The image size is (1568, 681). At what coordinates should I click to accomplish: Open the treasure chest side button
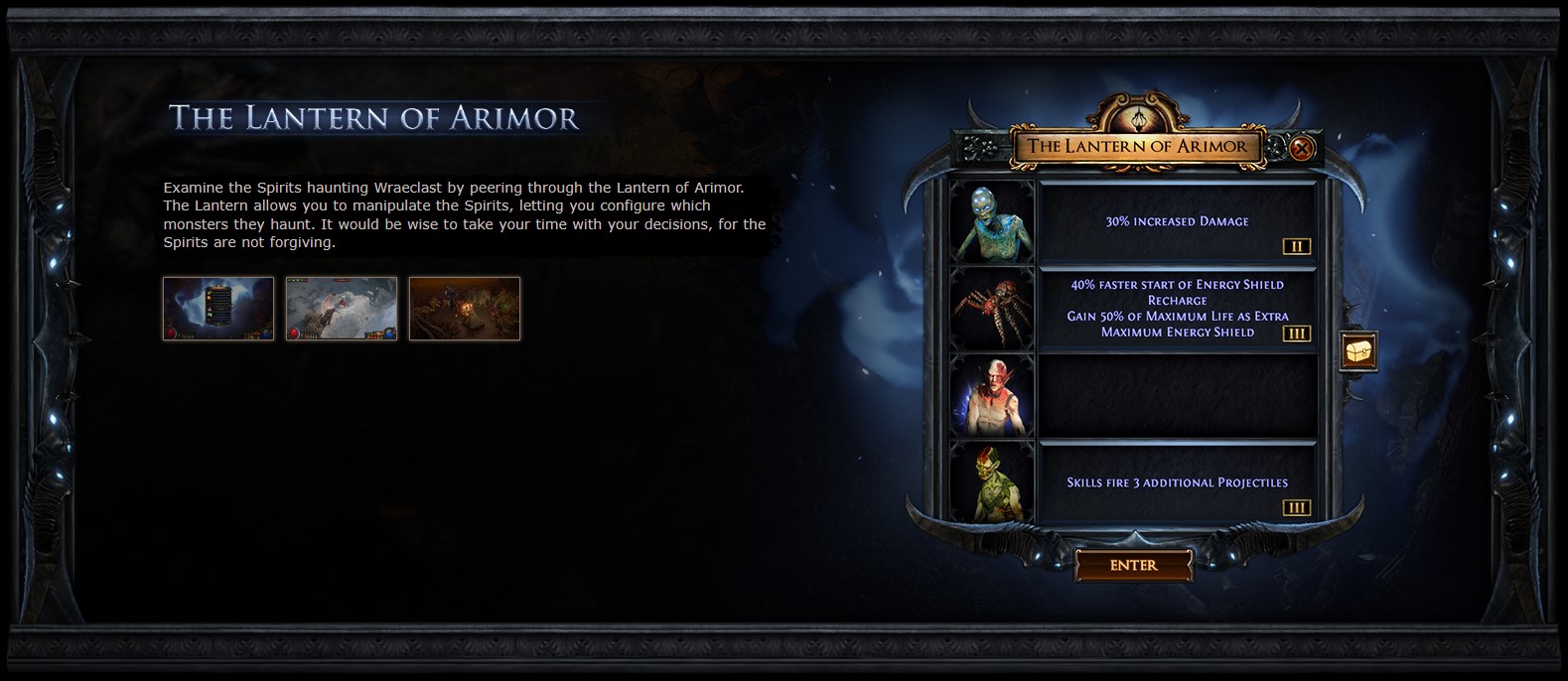(x=1357, y=350)
